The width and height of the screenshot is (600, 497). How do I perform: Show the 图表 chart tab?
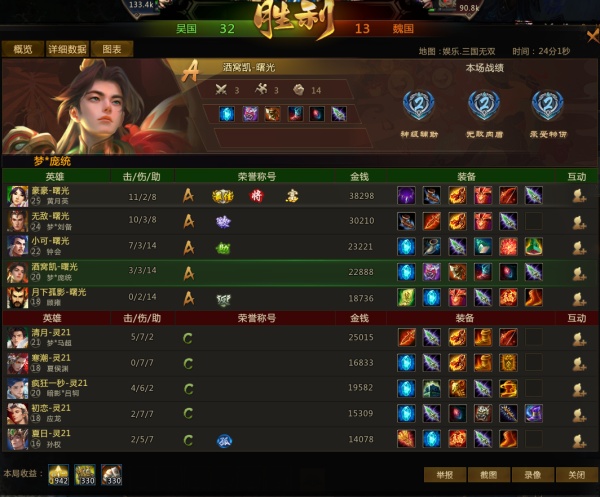[x=112, y=49]
